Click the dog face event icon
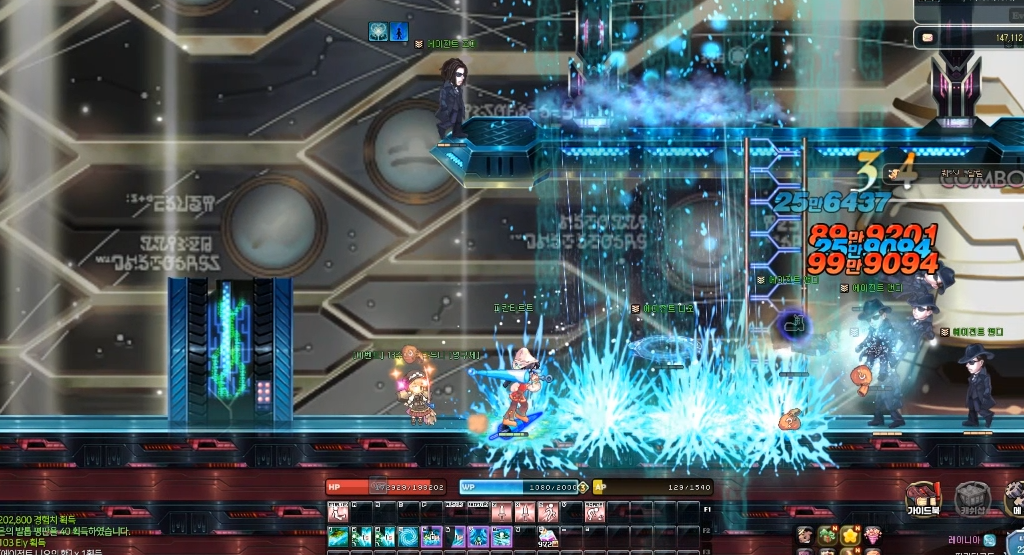This screenshot has width=1024, height=555. click(x=803, y=535)
